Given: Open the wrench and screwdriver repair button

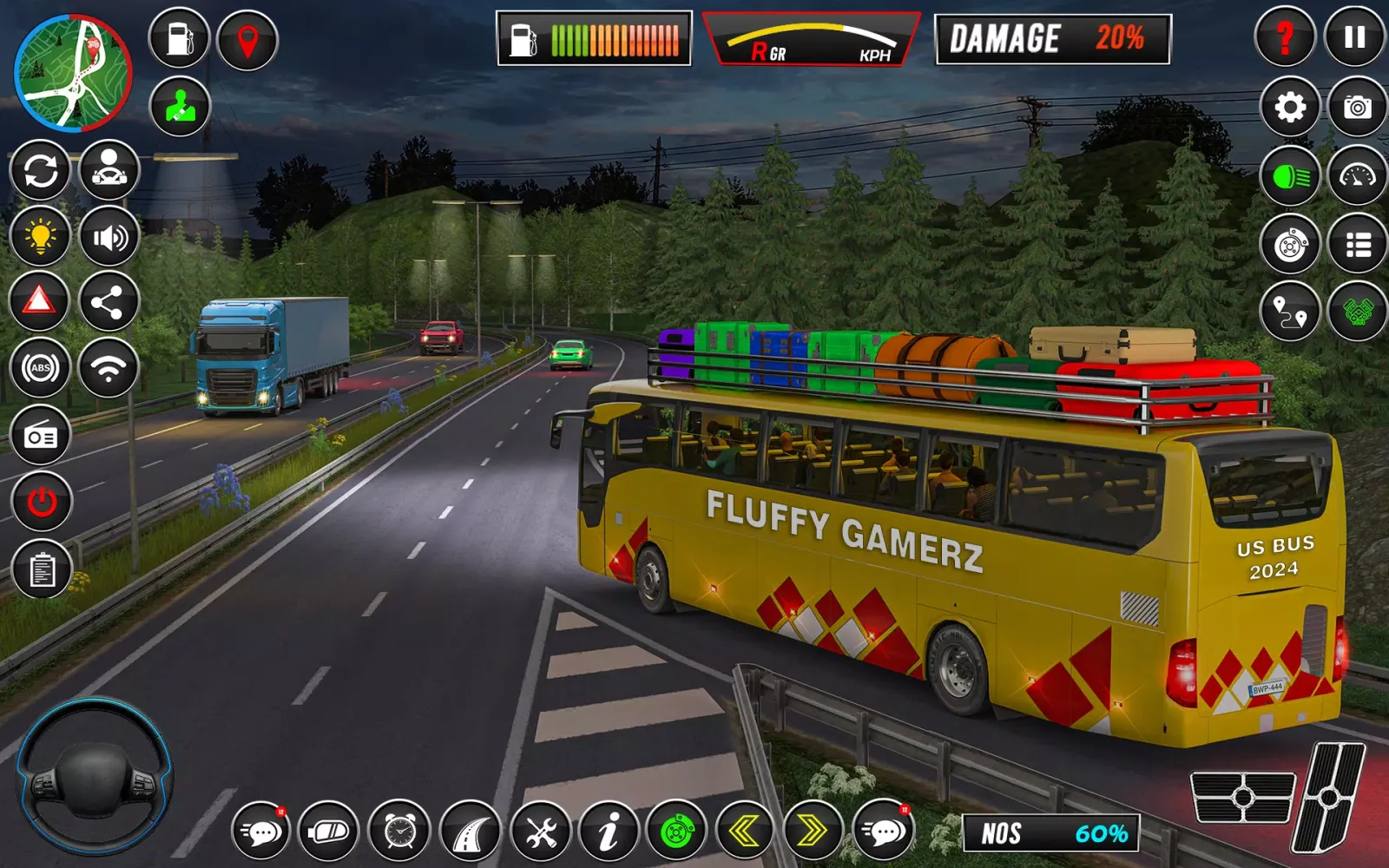Looking at the screenshot, I should coord(541,832).
